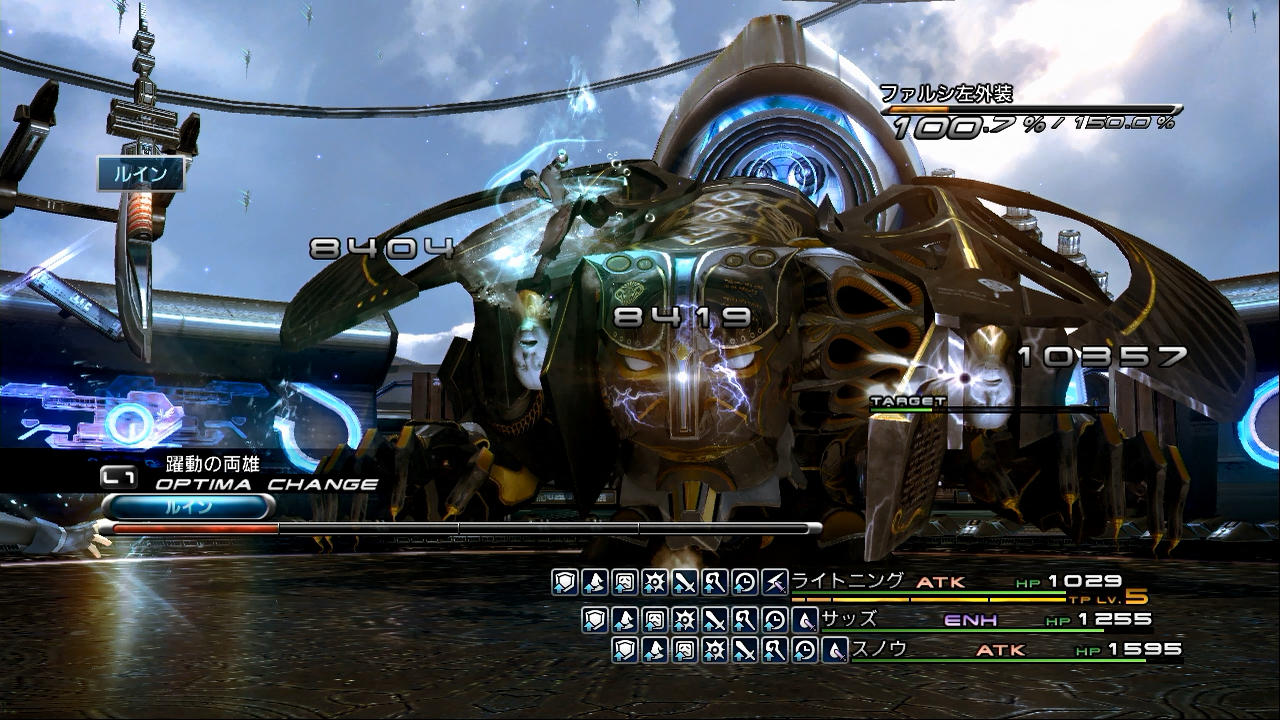Choose party member サッズ
The height and width of the screenshot is (720, 1280).
coord(849,619)
